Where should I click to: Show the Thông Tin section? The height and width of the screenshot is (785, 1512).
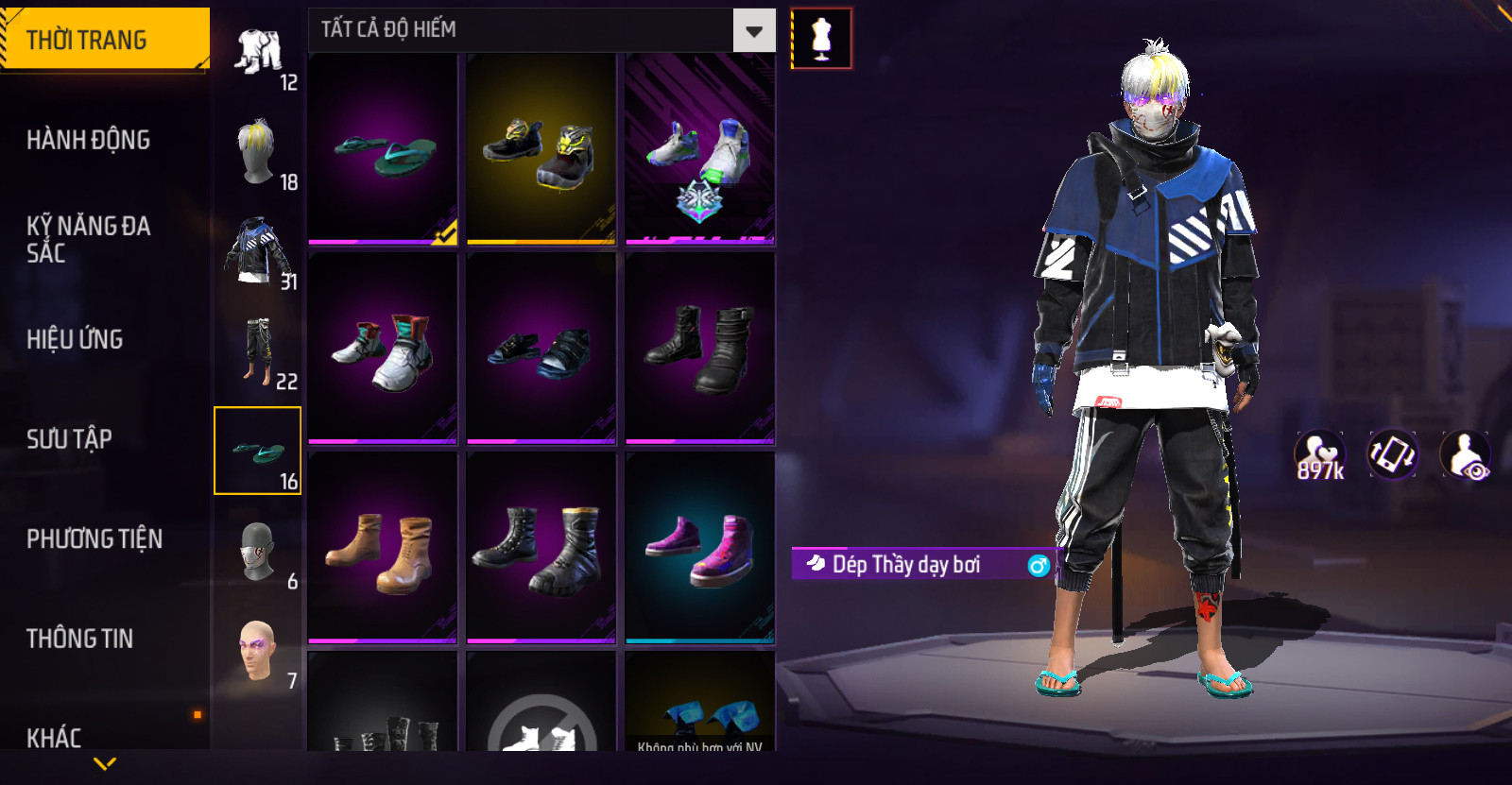(80, 639)
